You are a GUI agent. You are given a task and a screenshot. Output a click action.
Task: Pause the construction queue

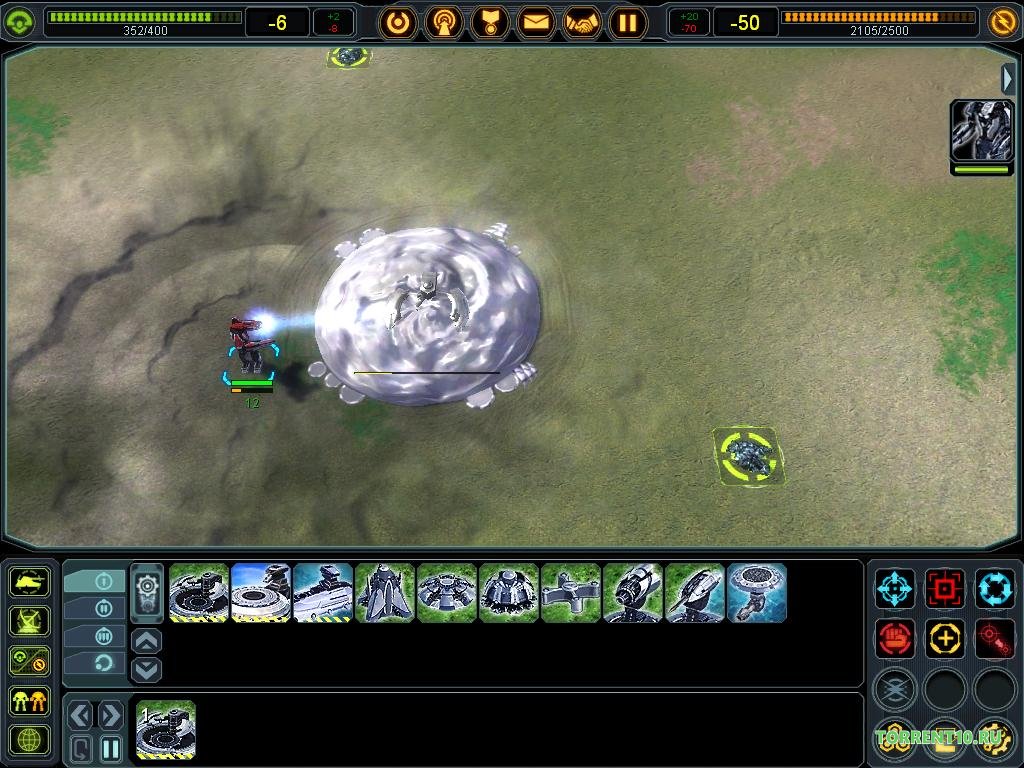pos(111,747)
